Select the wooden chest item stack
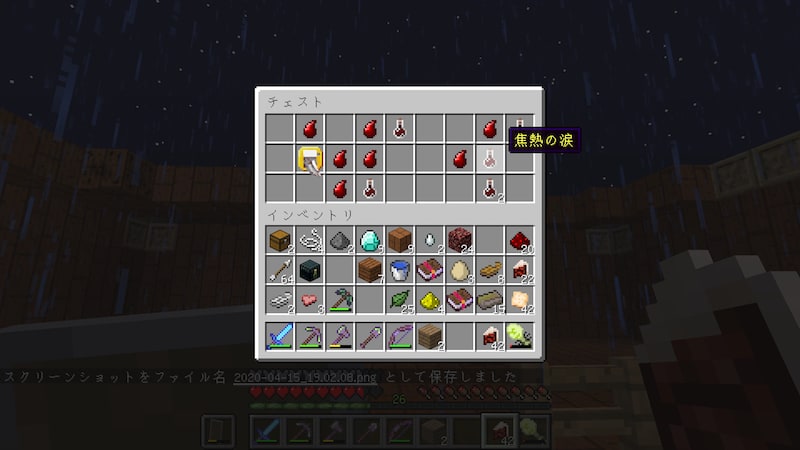Screen dimensions: 800x450 pyautogui.click(x=280, y=240)
